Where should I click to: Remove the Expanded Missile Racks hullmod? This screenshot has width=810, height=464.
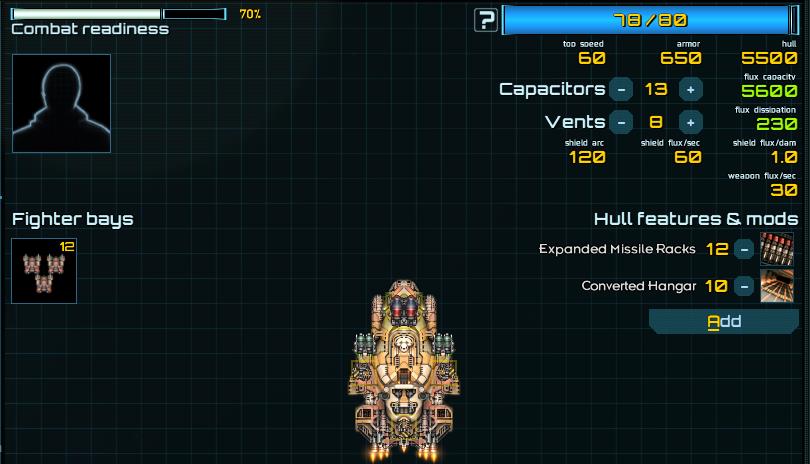point(744,249)
